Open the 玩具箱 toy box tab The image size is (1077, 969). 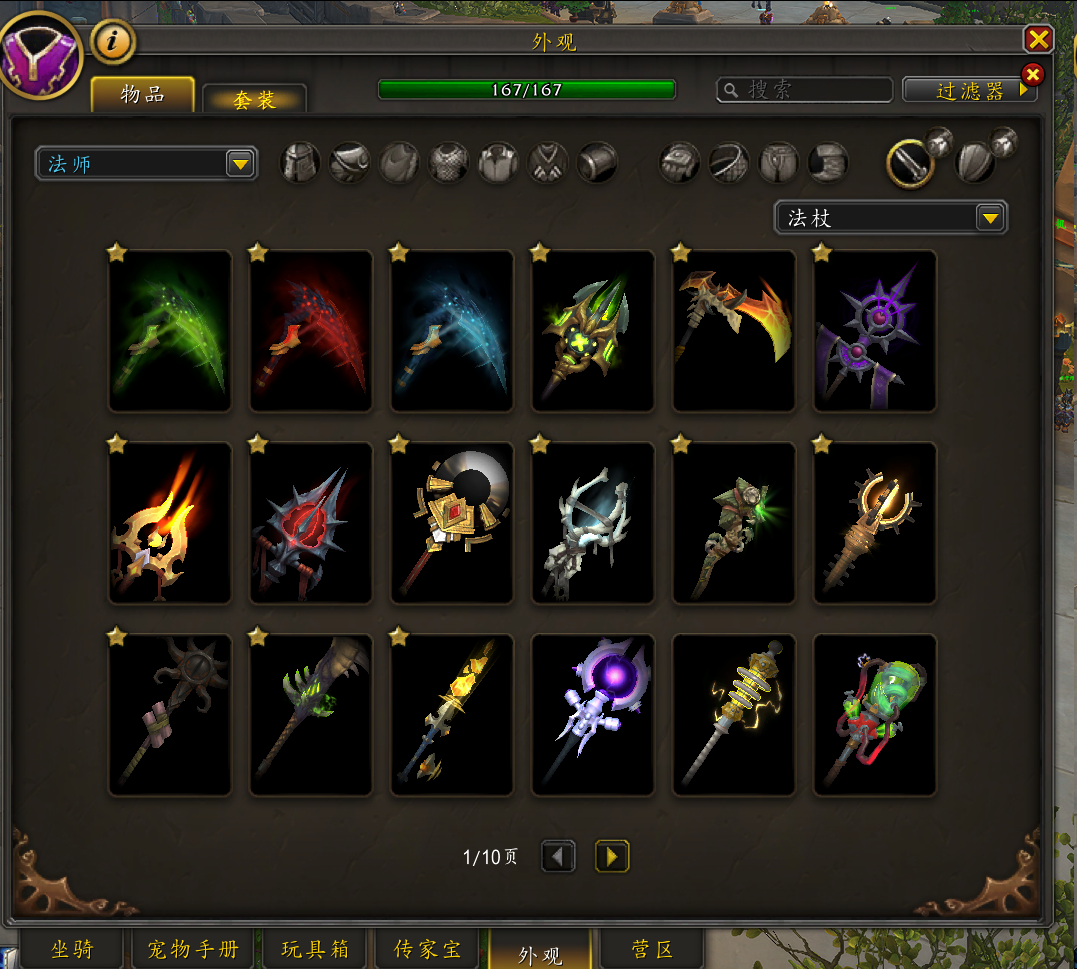(x=315, y=949)
